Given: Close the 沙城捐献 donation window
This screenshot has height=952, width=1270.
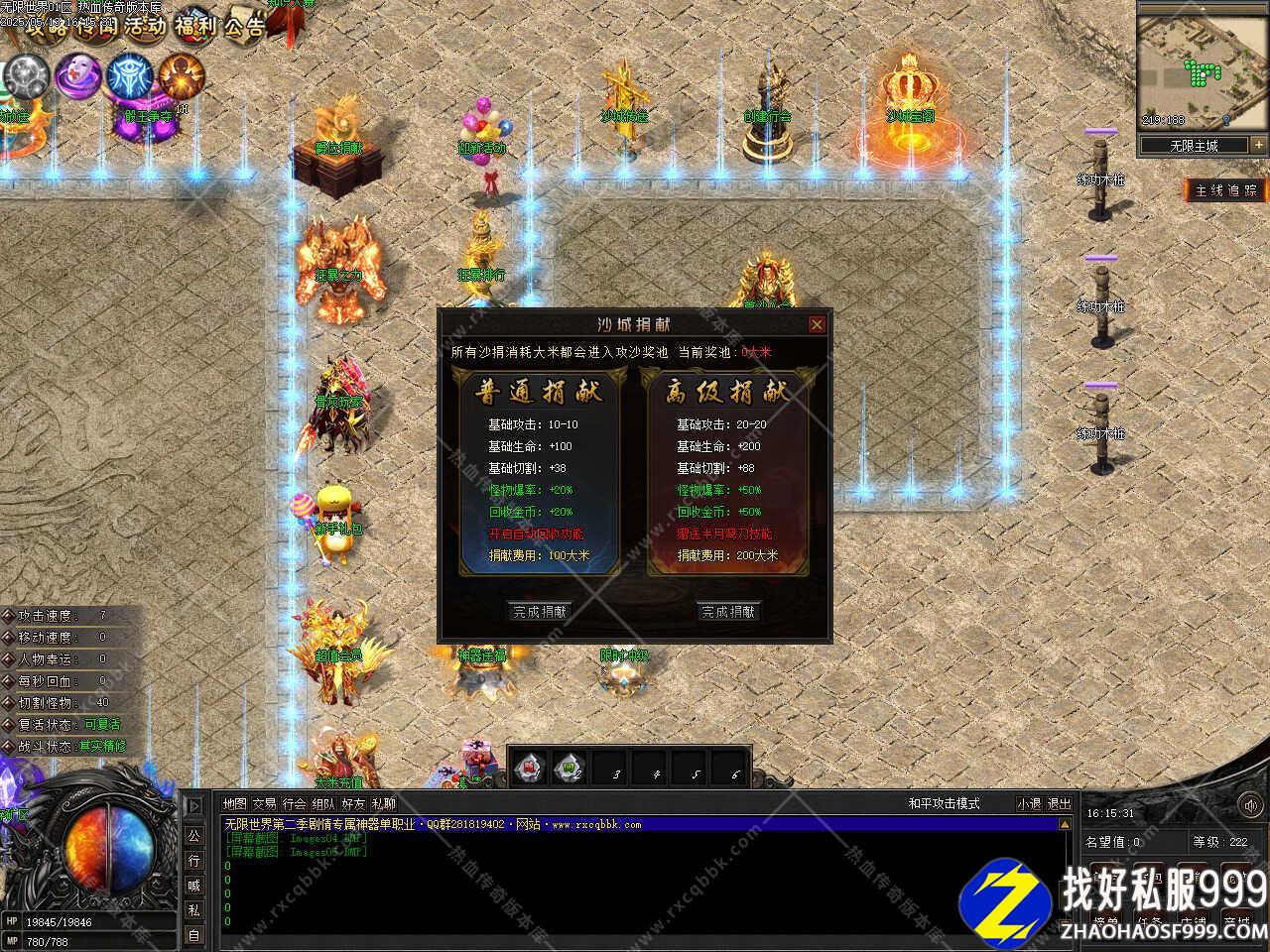Looking at the screenshot, I should 817,324.
